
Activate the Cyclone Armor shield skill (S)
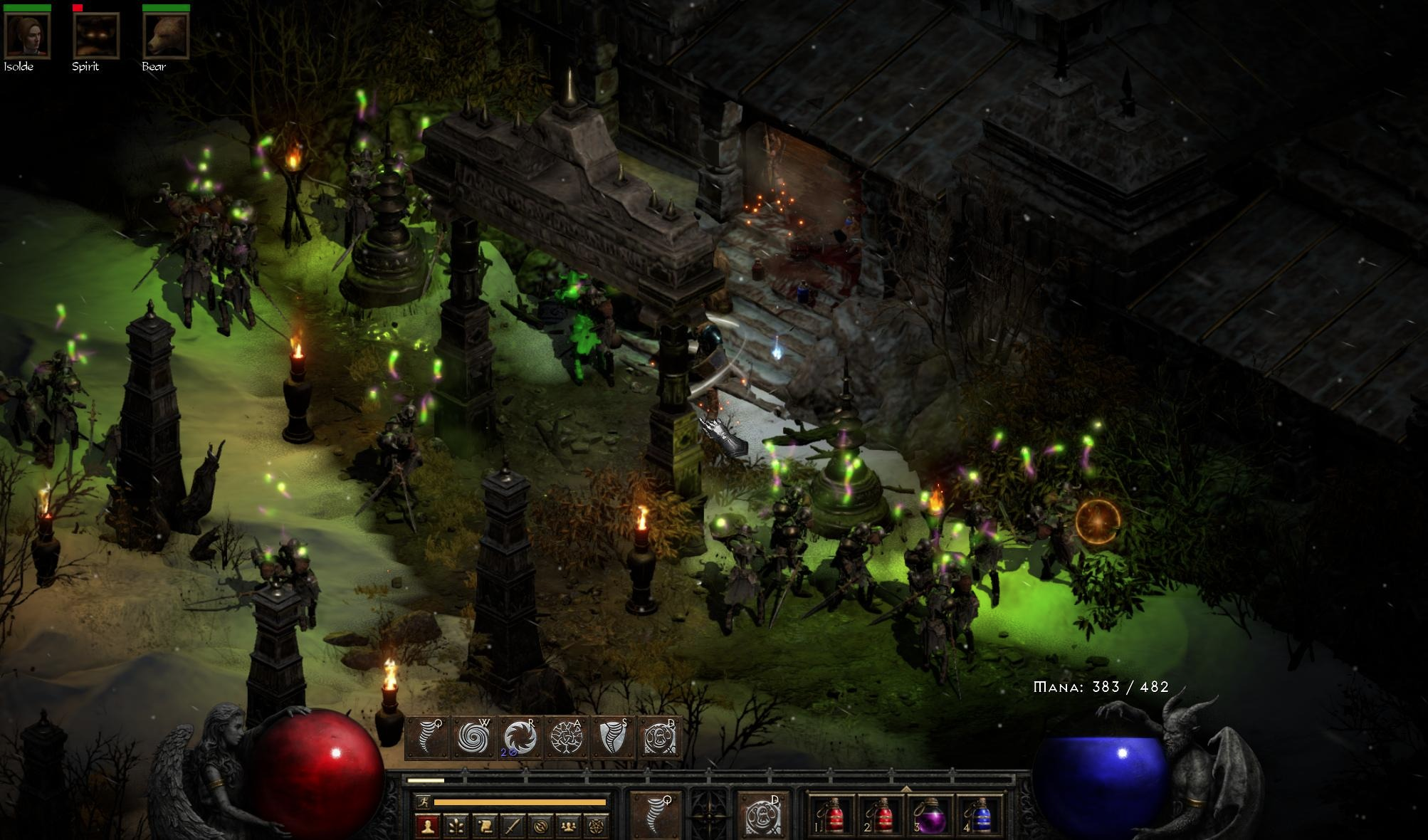point(614,737)
